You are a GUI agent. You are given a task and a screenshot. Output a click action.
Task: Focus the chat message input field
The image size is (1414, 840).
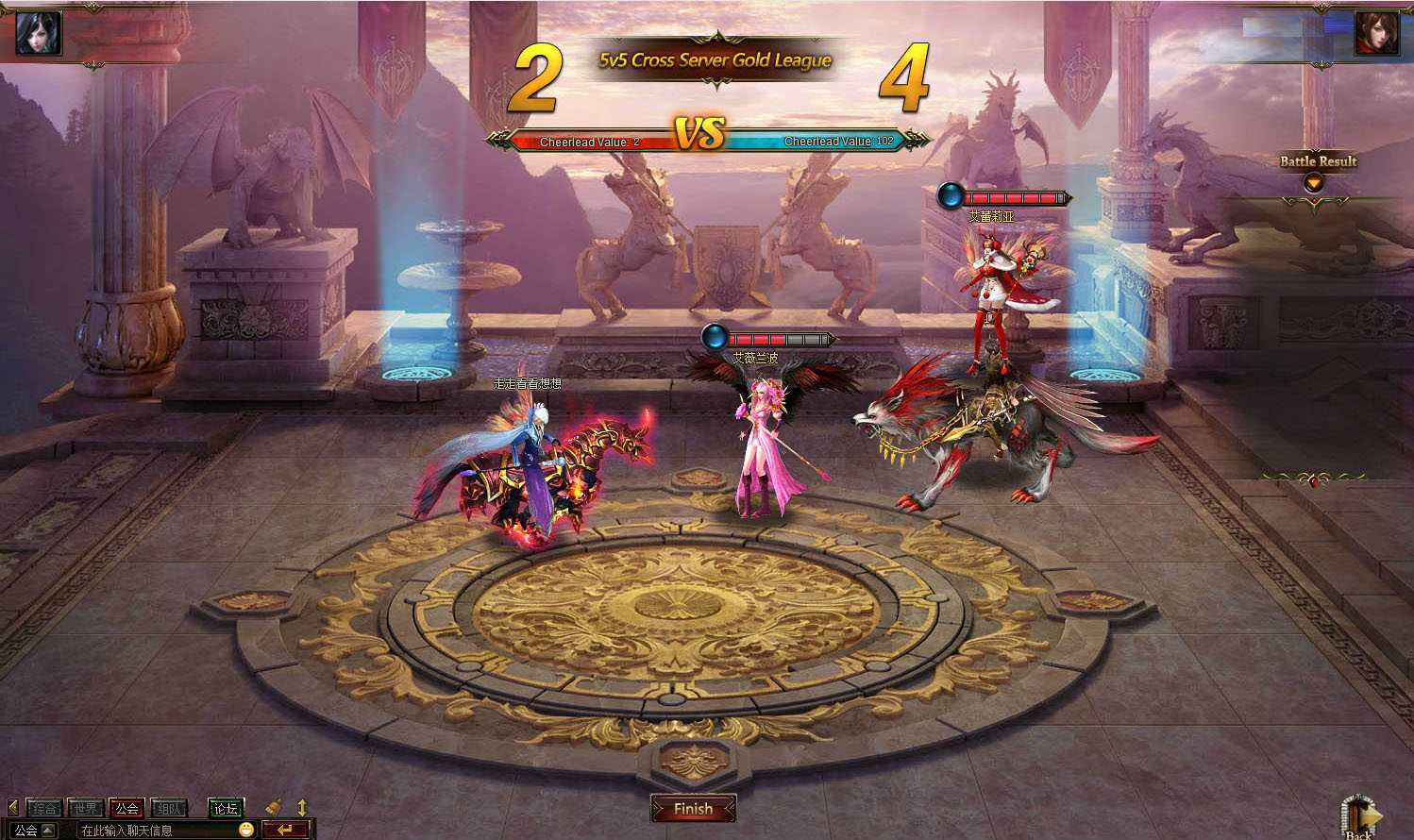pos(156,831)
